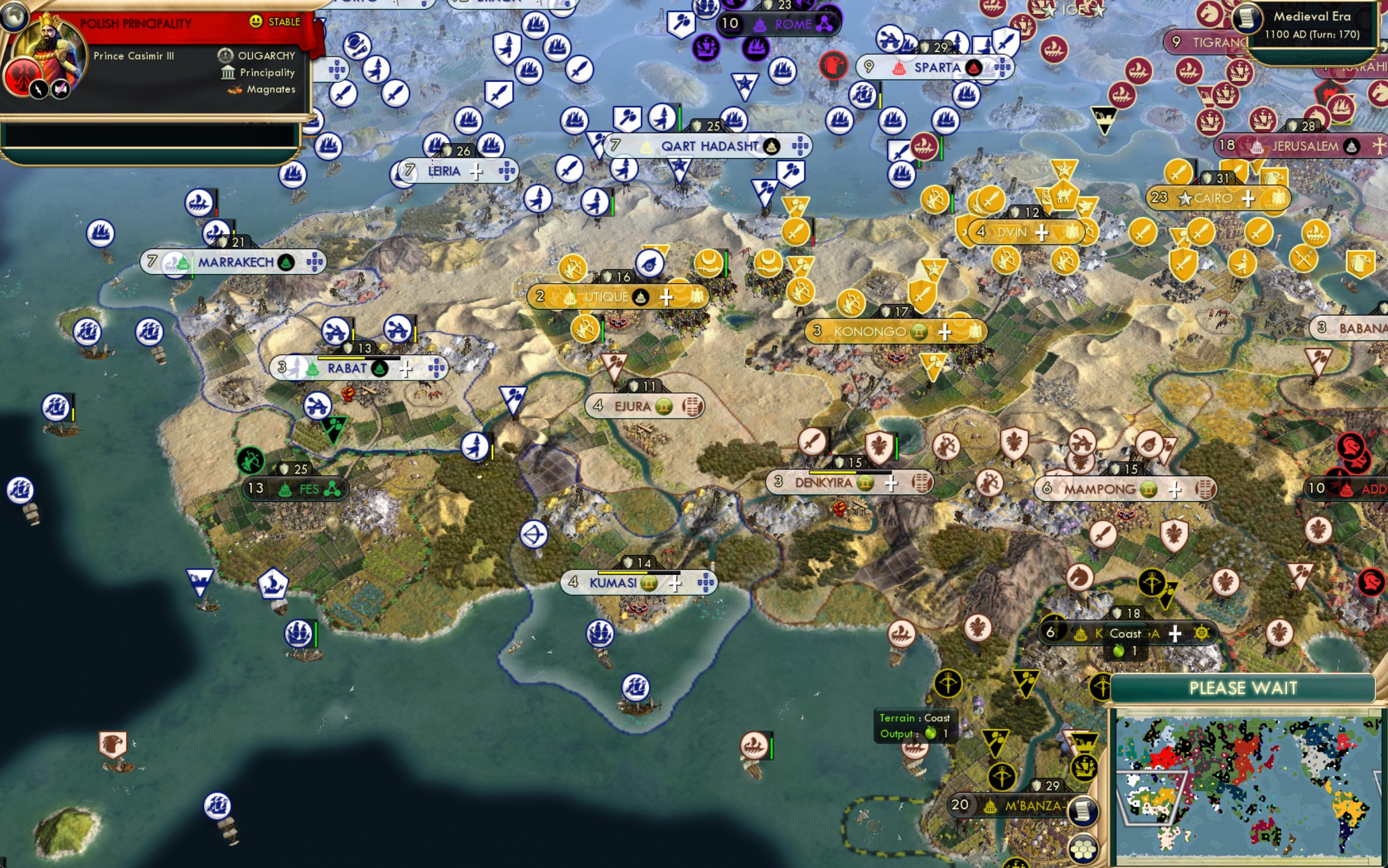Select the red eagle city-state icon near Sparta
Screen dimensions: 1388x868
[834, 66]
